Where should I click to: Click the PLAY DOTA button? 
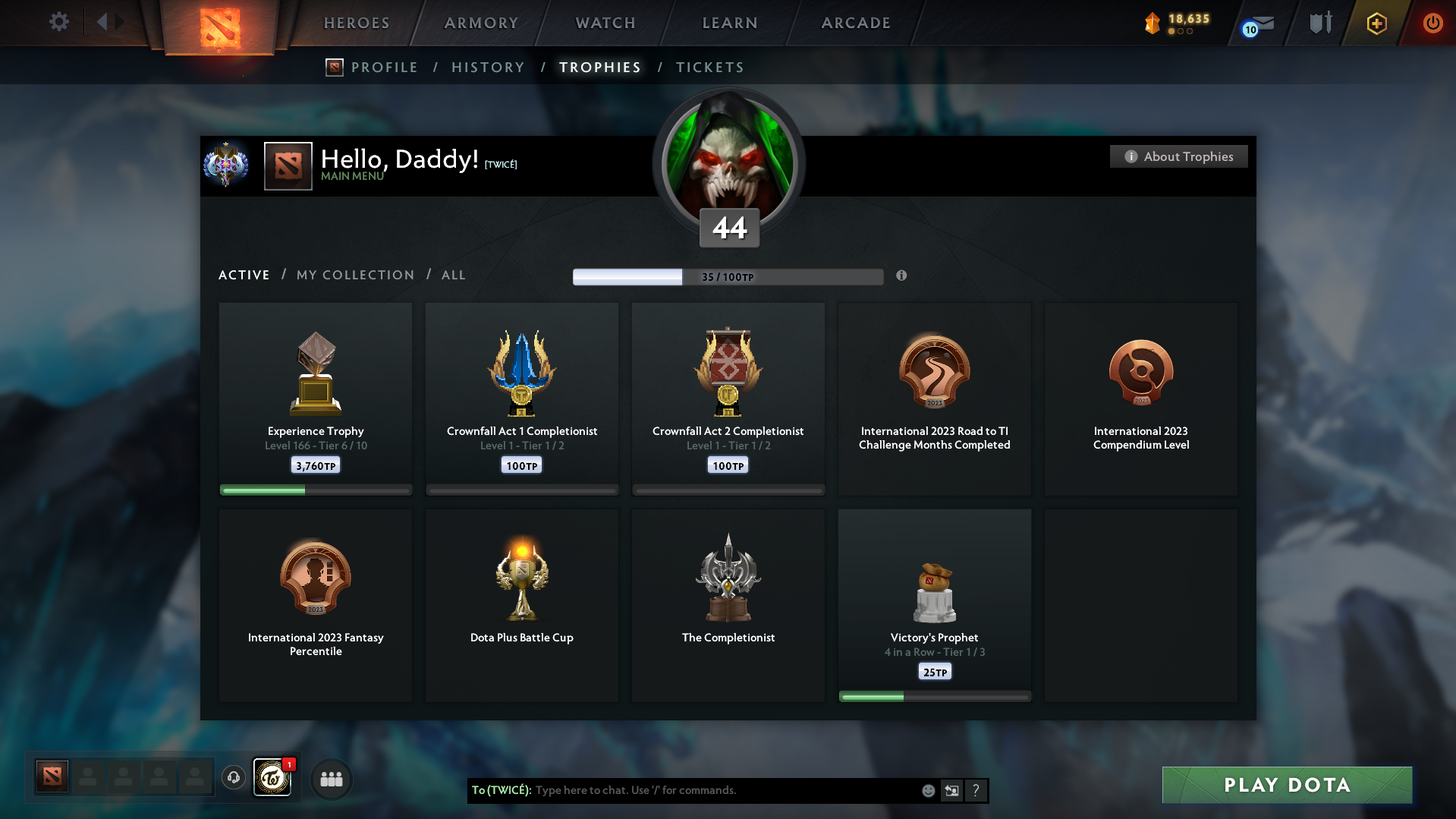(x=1286, y=785)
